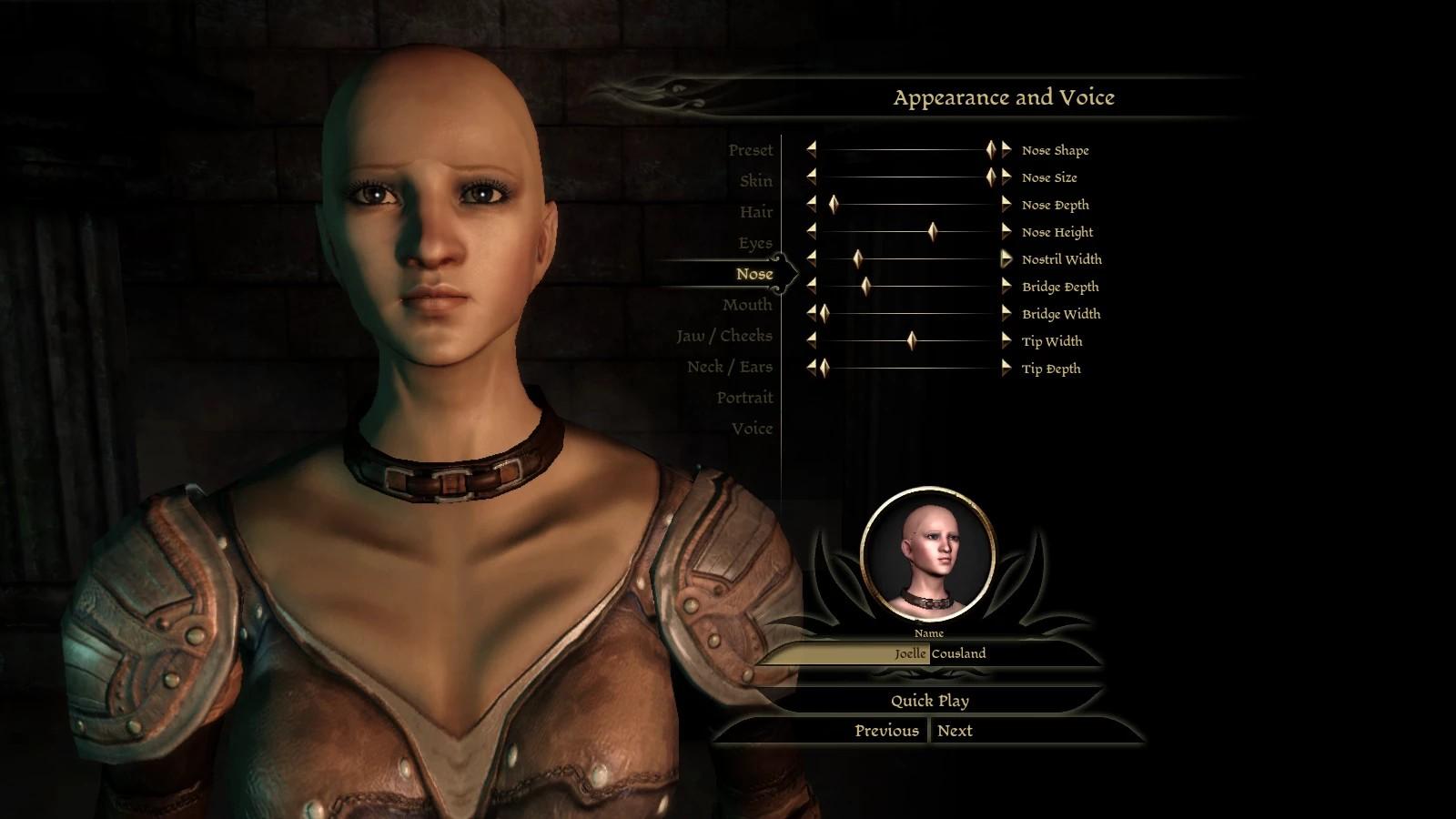Open the Voice category
The height and width of the screenshot is (819, 1456).
click(x=752, y=429)
